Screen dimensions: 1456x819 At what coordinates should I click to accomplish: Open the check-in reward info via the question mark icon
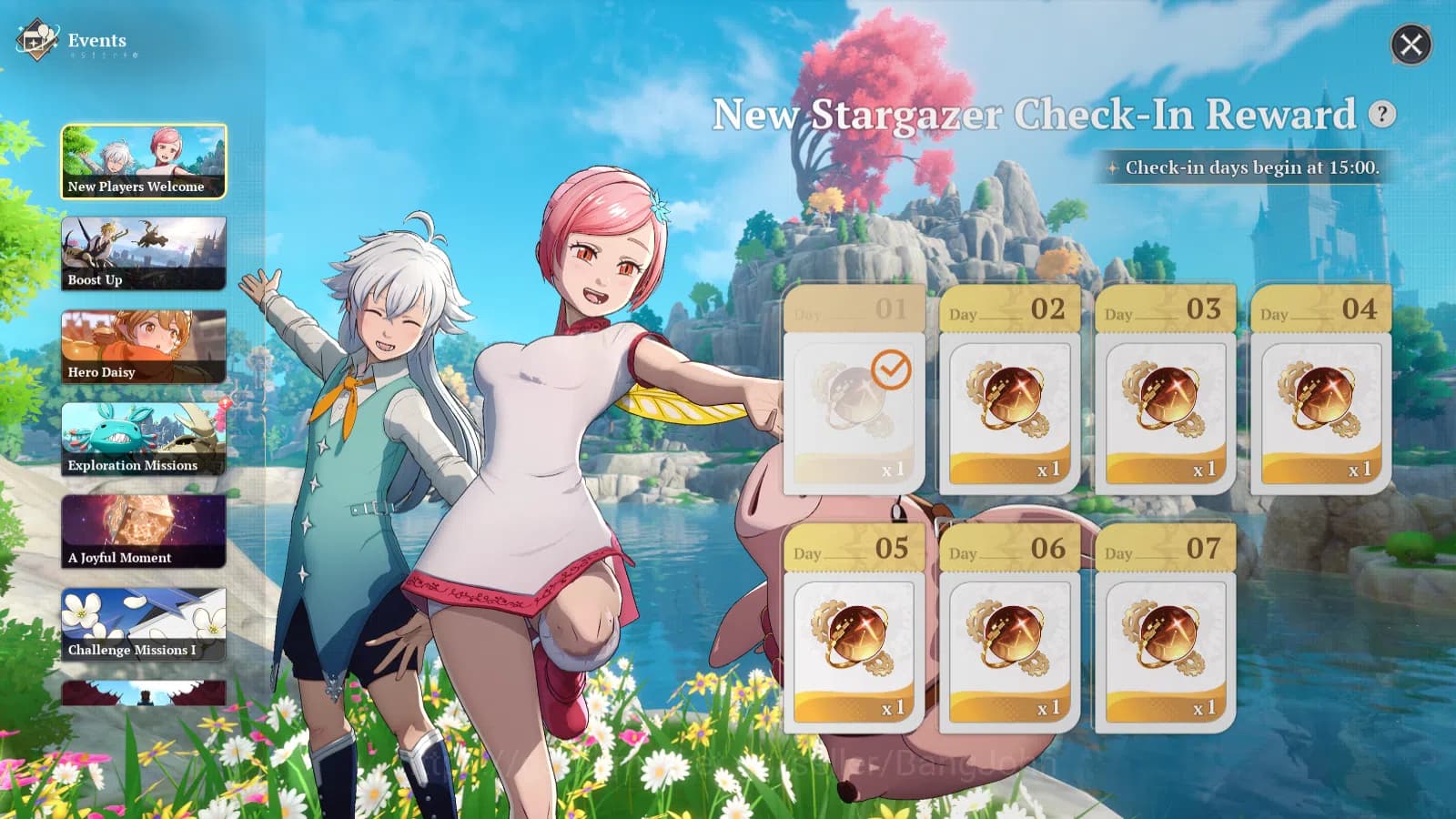pyautogui.click(x=1381, y=113)
